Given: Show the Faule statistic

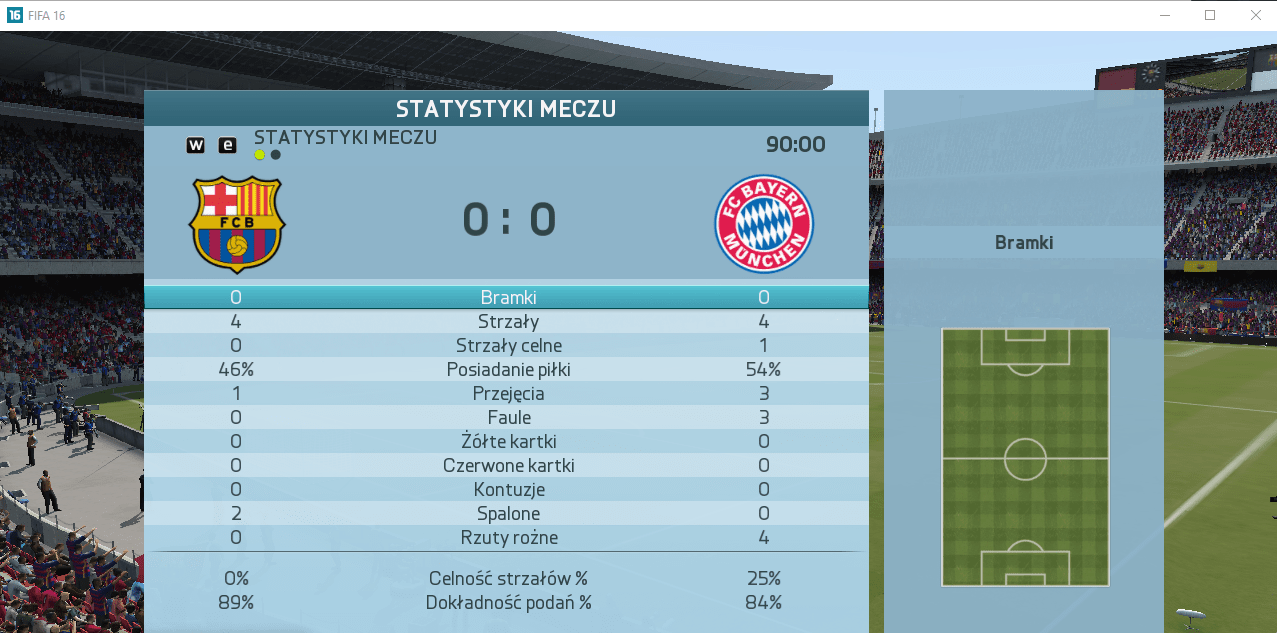Looking at the screenshot, I should (x=508, y=417).
